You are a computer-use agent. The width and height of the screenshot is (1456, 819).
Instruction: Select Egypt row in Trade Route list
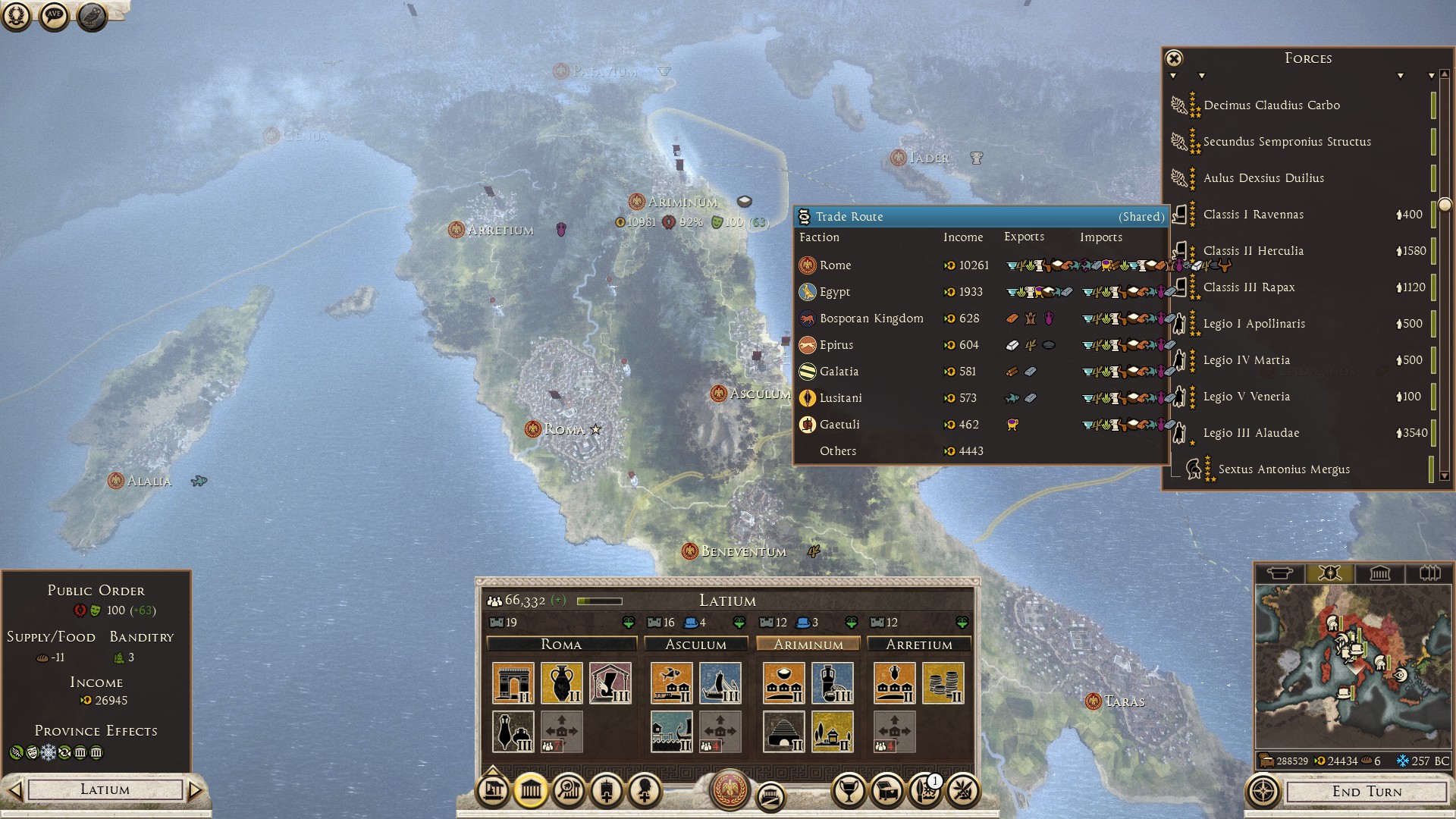click(x=834, y=292)
